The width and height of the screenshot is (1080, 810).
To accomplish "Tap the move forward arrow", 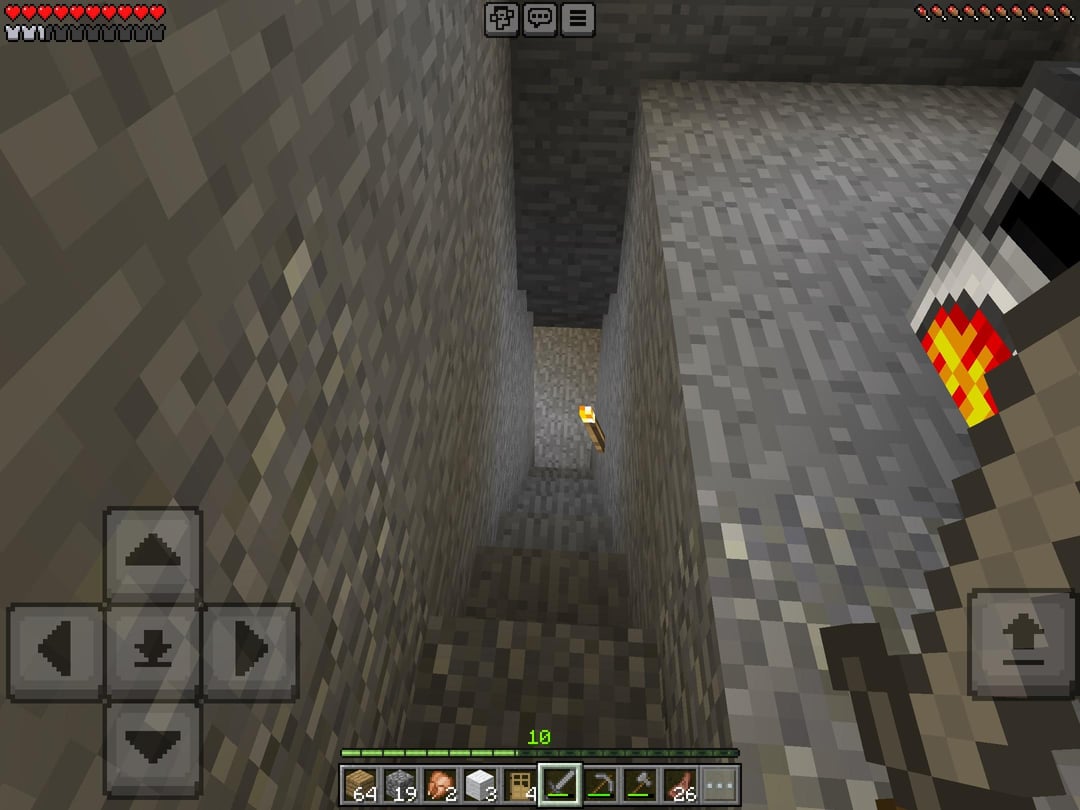I will 153,554.
